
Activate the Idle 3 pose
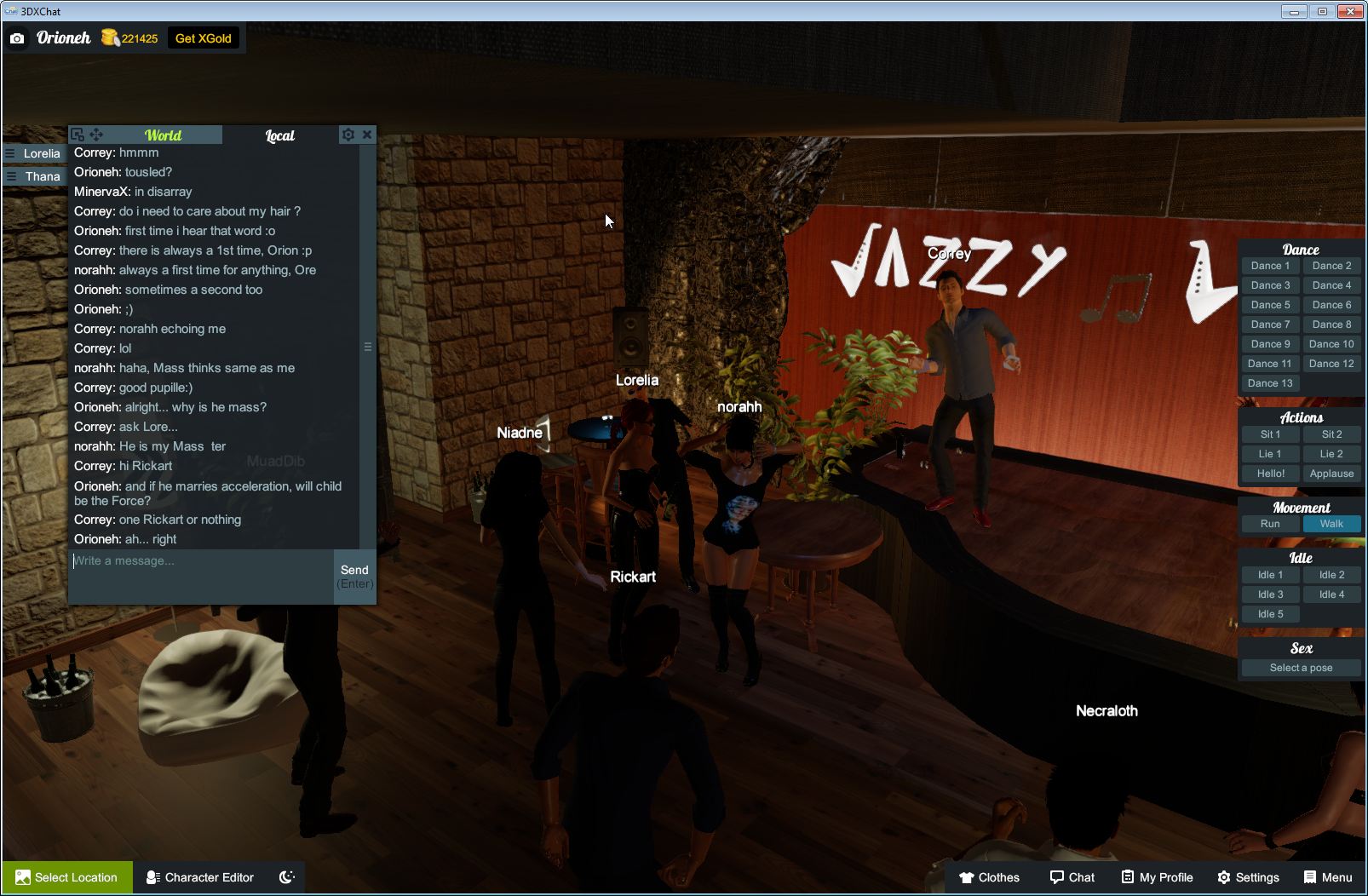(1270, 594)
